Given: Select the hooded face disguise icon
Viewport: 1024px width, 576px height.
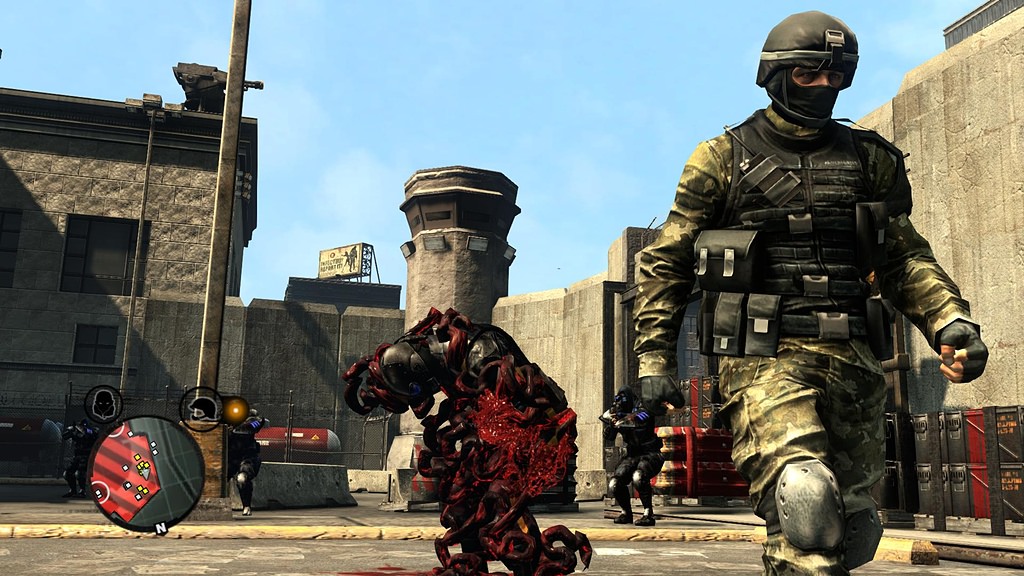Looking at the screenshot, I should pyautogui.click(x=103, y=404).
